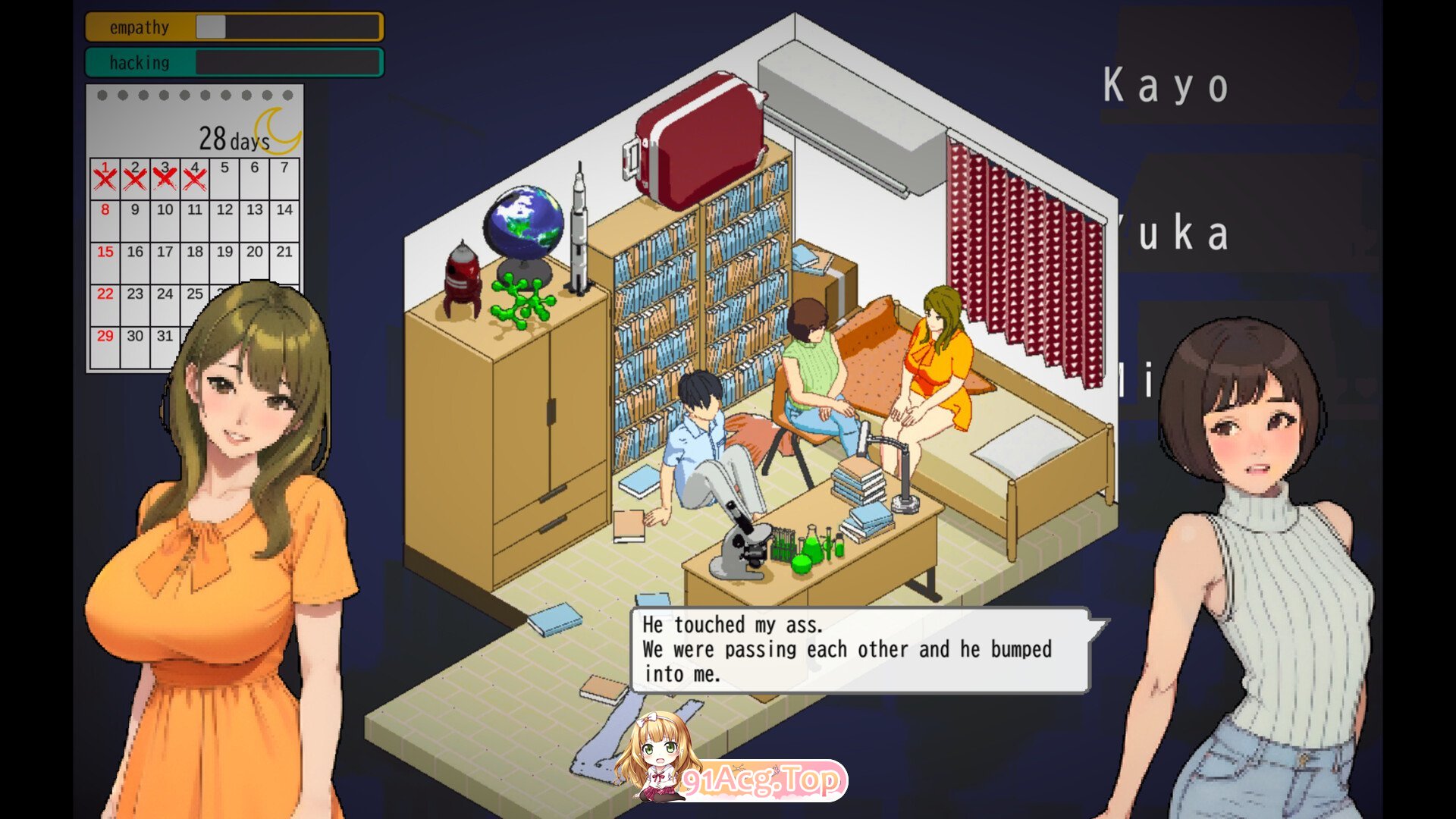Select the Kayo character entry
The height and width of the screenshot is (819, 1456).
point(1166,85)
